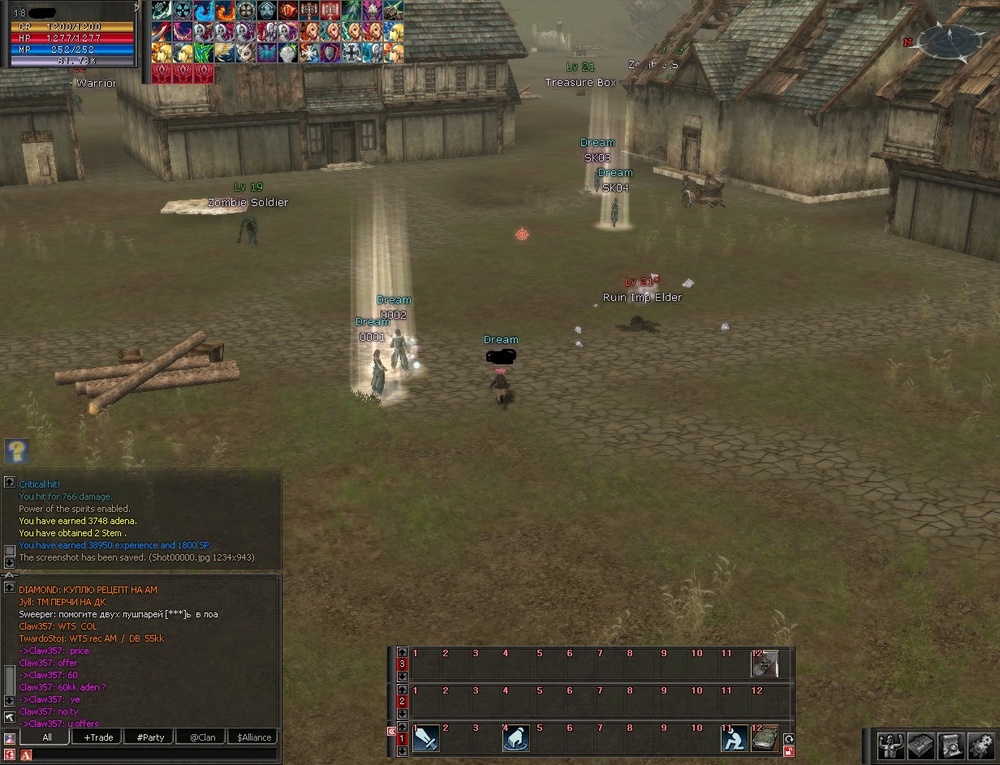Toggle the sit/stand action icon
Image resolution: width=1000 pixels, height=765 pixels.
(x=735, y=739)
